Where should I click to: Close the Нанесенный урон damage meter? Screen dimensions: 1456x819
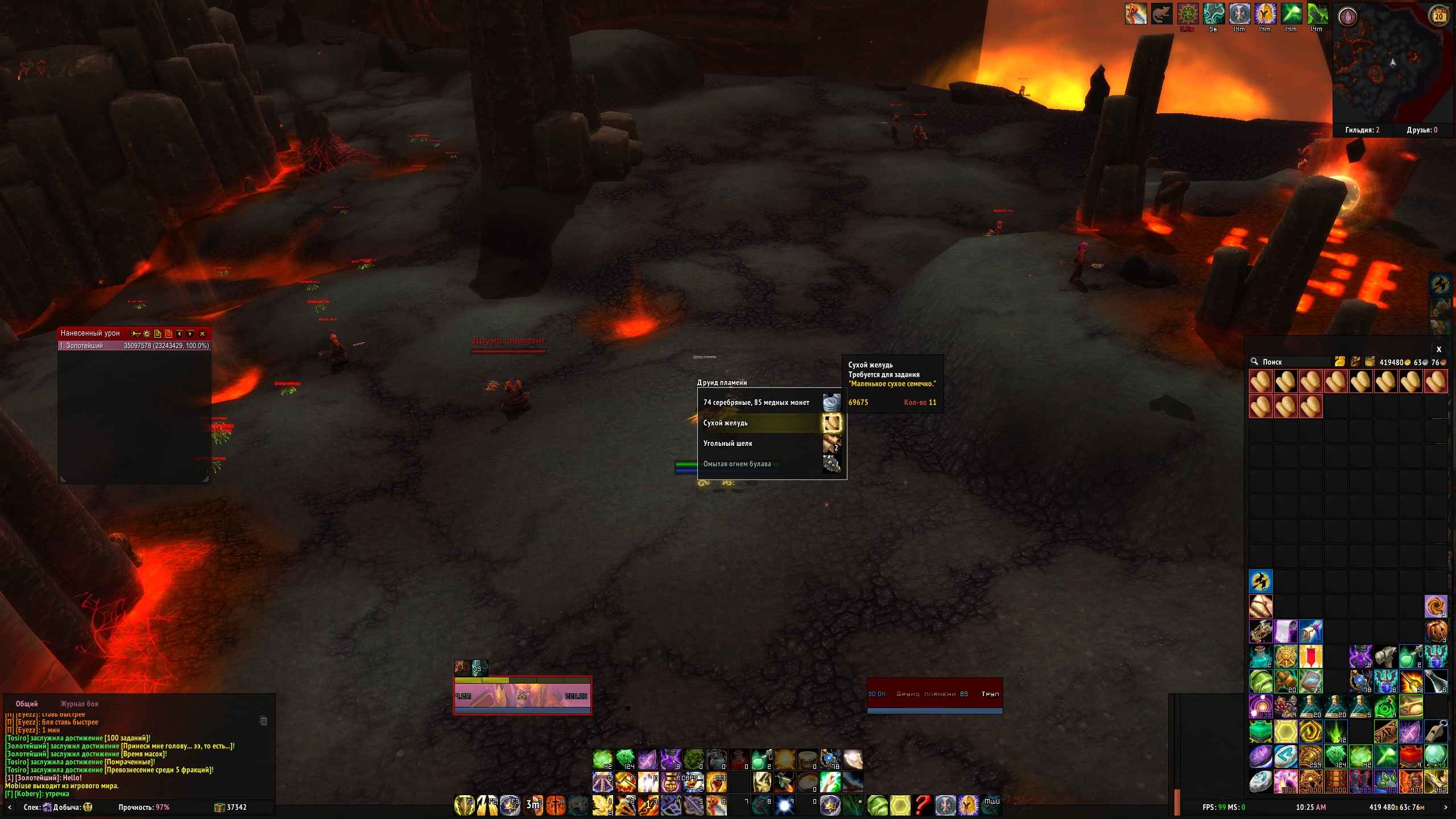[202, 334]
